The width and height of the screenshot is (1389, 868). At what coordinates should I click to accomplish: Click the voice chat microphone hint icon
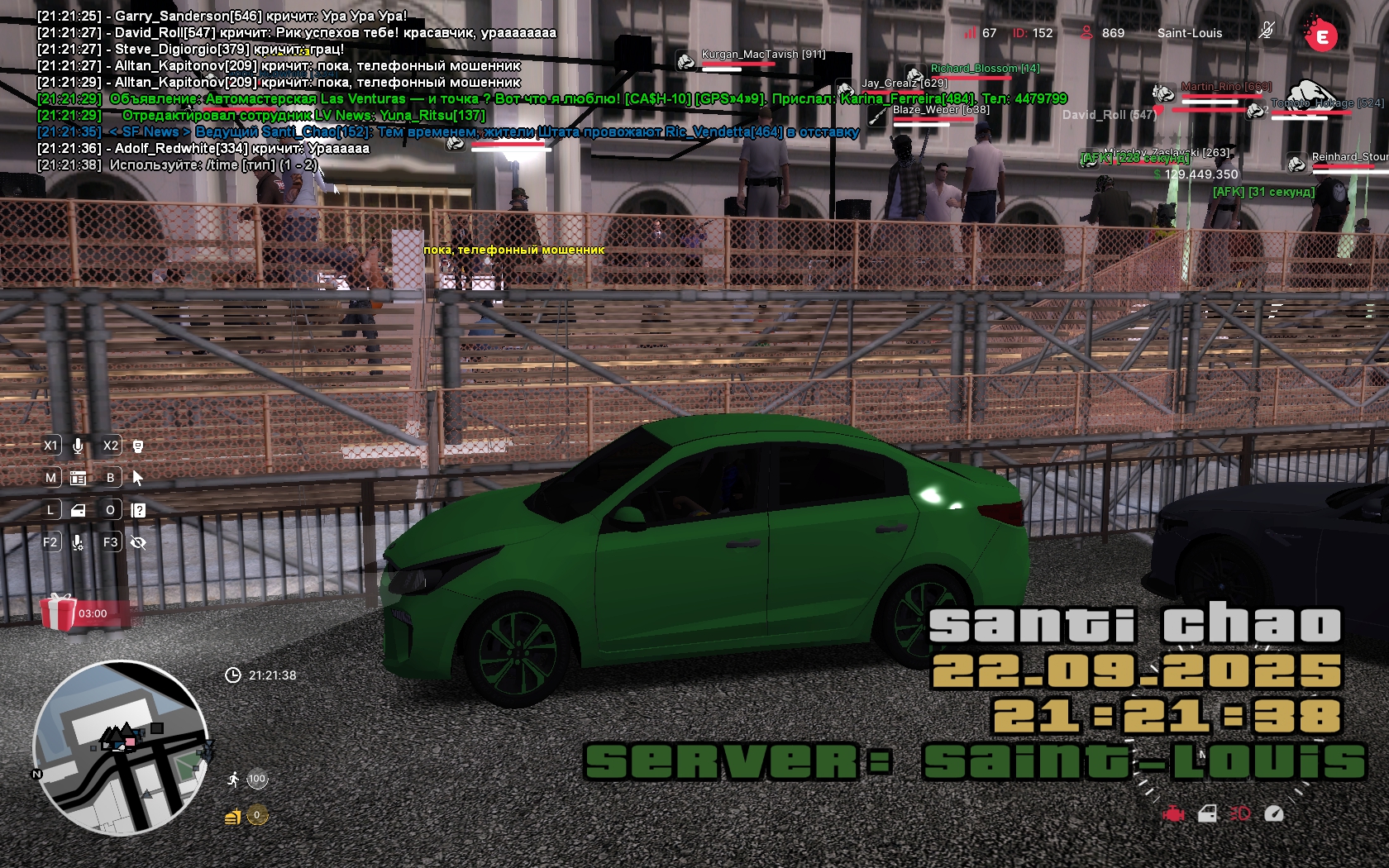78,446
